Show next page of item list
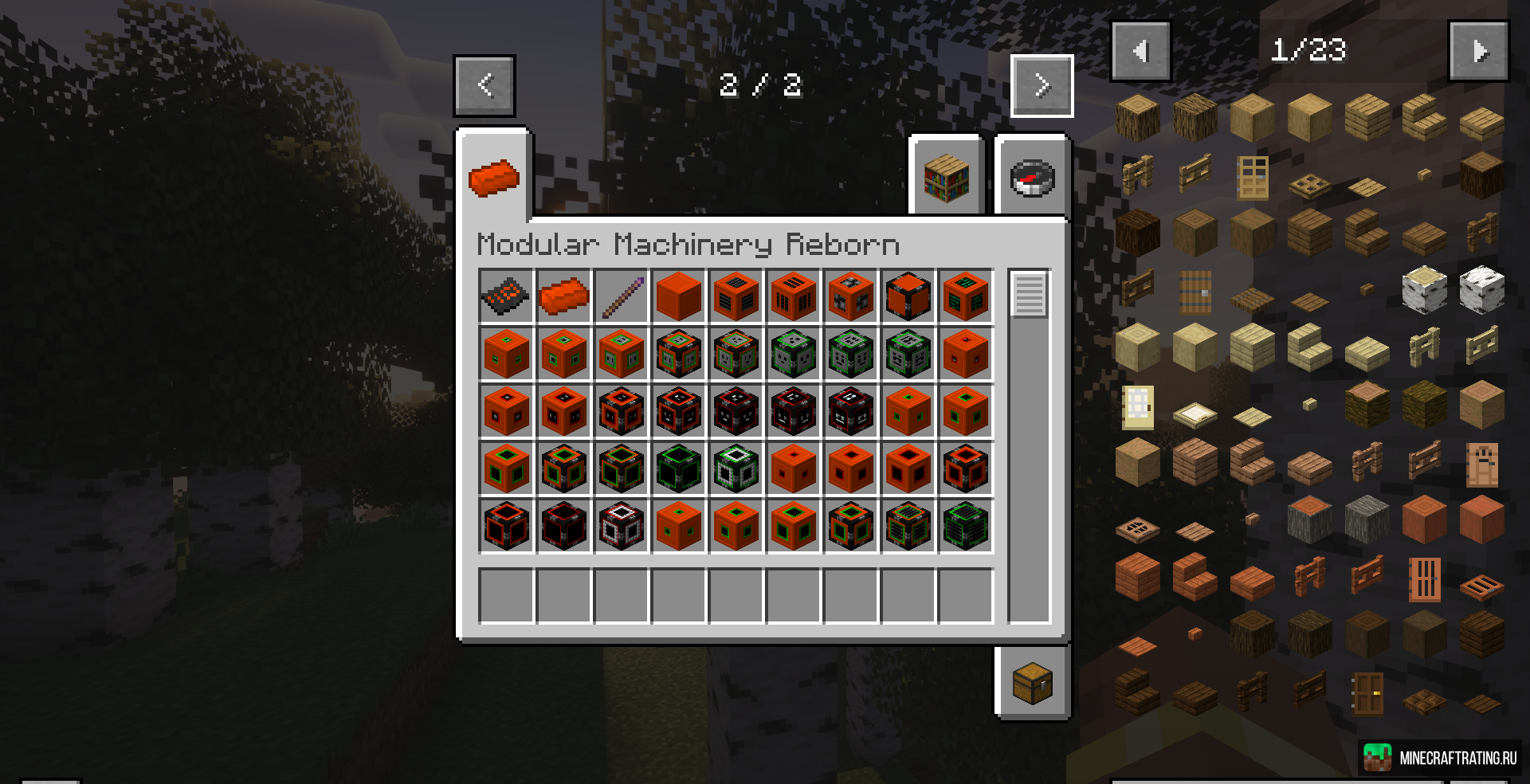1530x784 pixels. tap(1478, 52)
